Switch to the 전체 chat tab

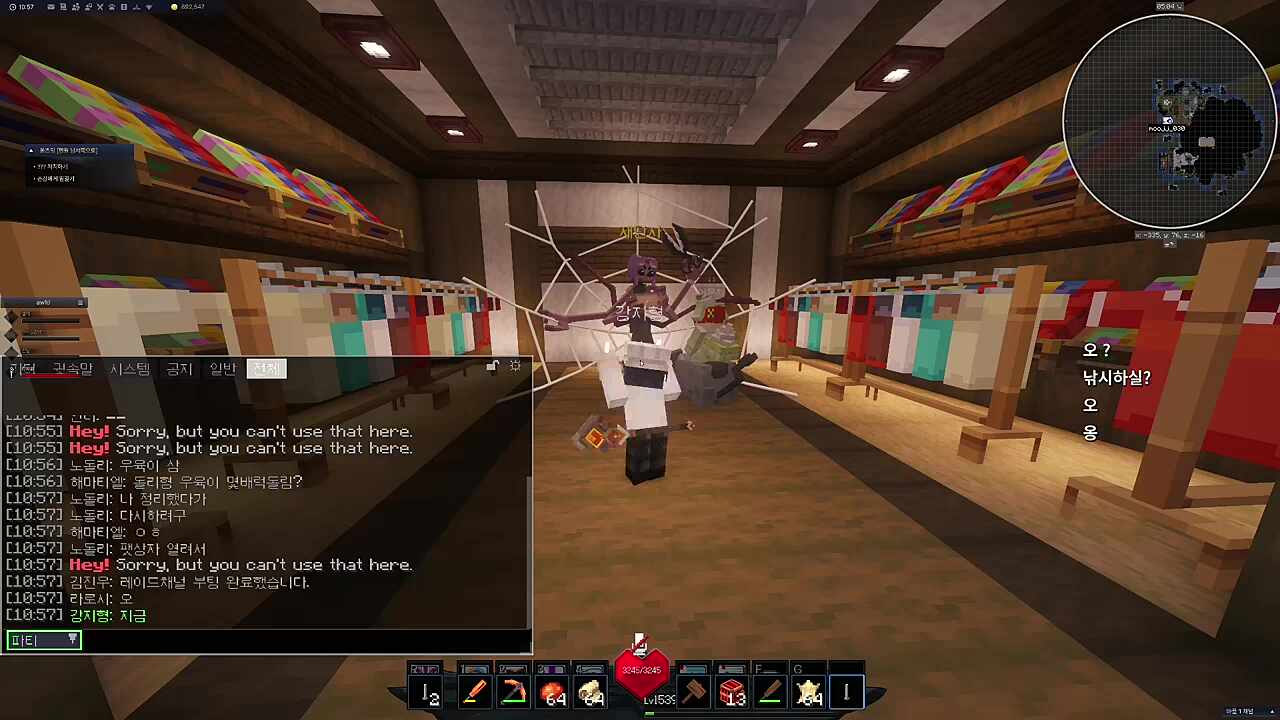tap(266, 369)
